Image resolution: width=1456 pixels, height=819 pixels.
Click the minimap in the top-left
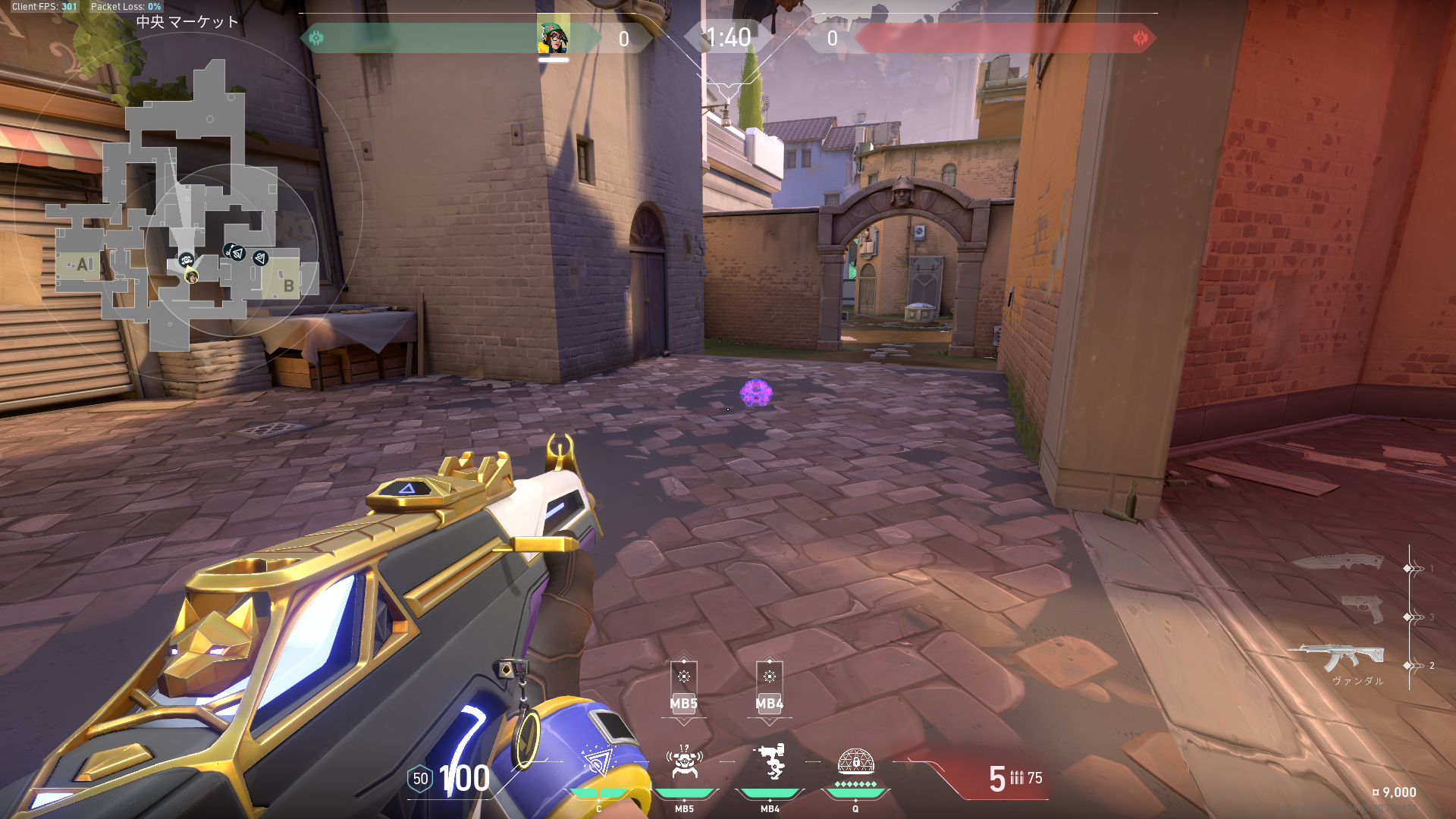click(x=186, y=205)
